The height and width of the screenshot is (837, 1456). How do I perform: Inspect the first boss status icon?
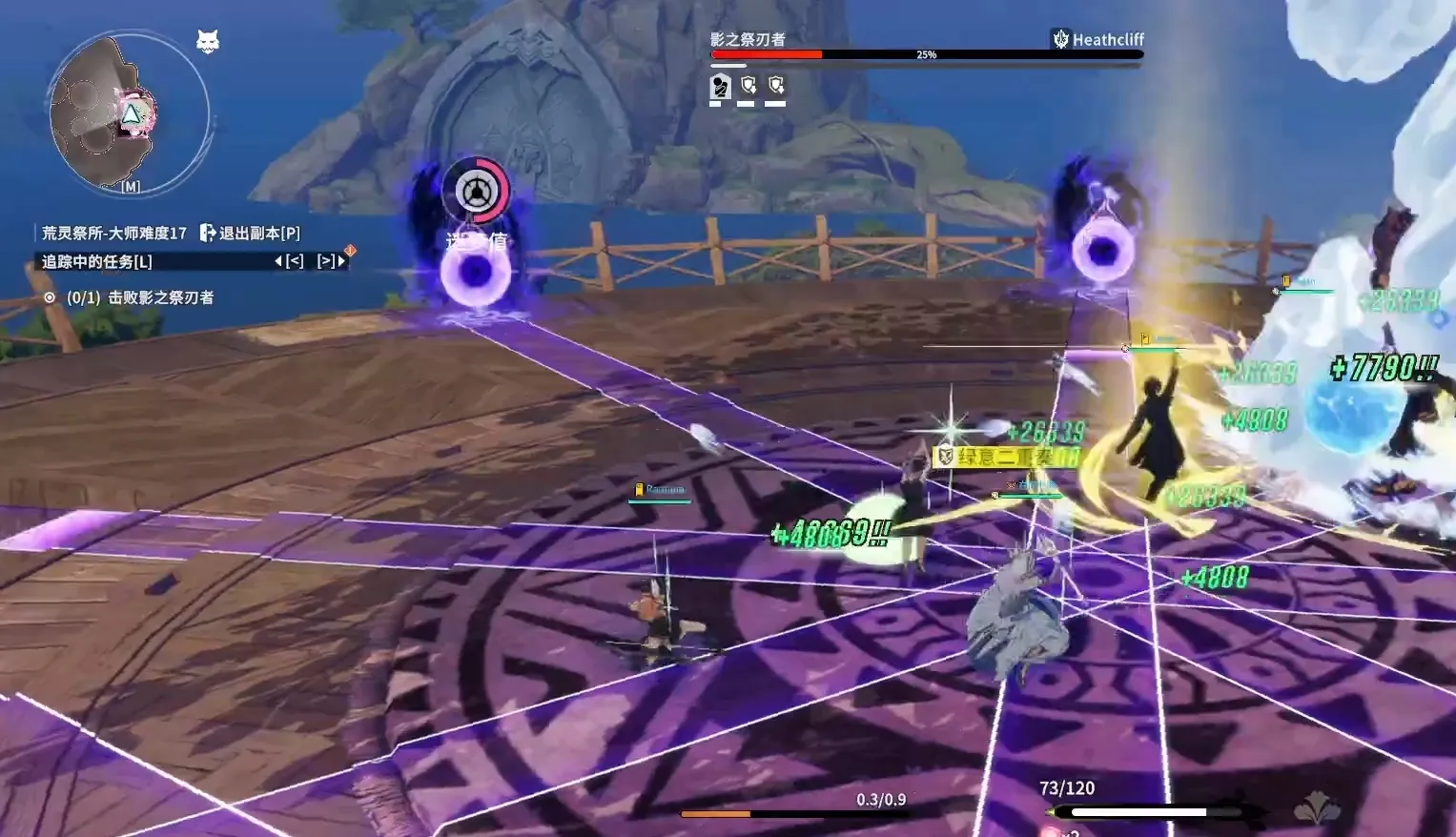click(721, 87)
